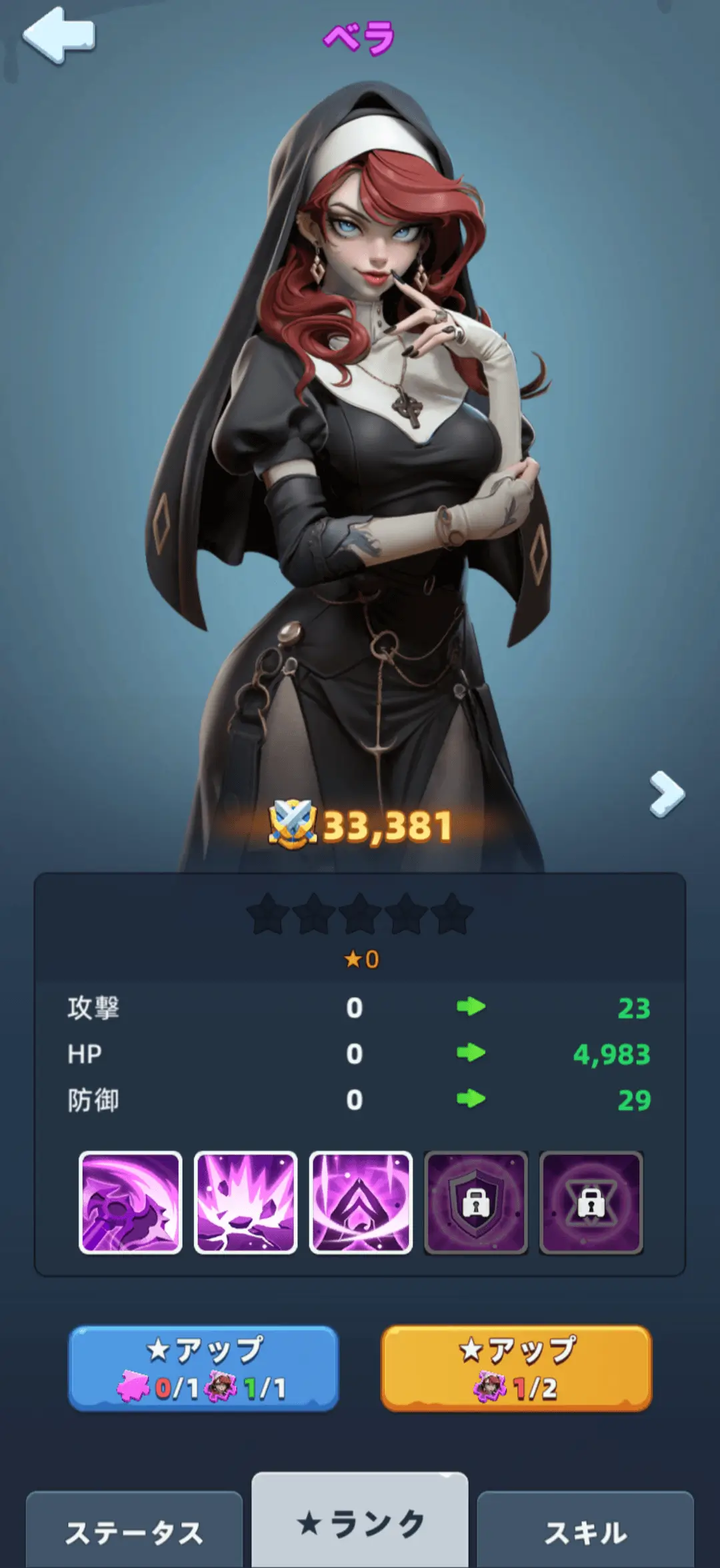Select the ground burst explosion skill icon
The height and width of the screenshot is (1568, 720).
tap(245, 1203)
